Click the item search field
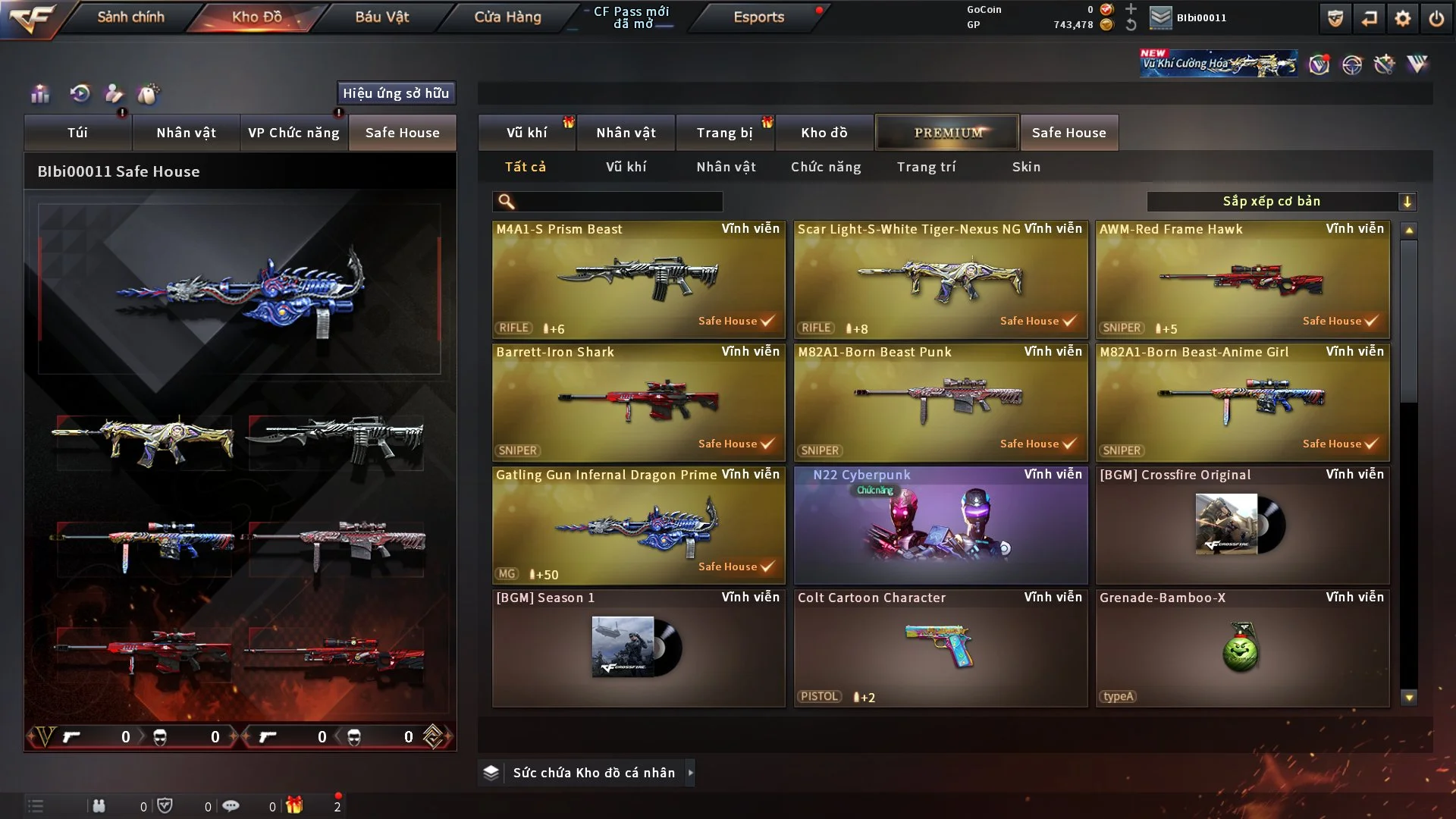Image resolution: width=1456 pixels, height=819 pixels. tap(618, 202)
